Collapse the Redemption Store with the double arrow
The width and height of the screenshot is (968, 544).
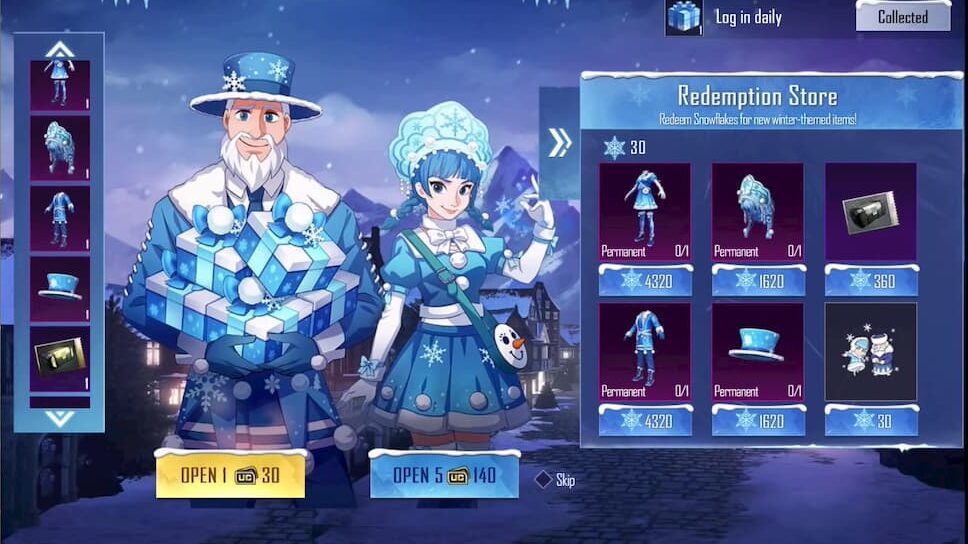559,143
